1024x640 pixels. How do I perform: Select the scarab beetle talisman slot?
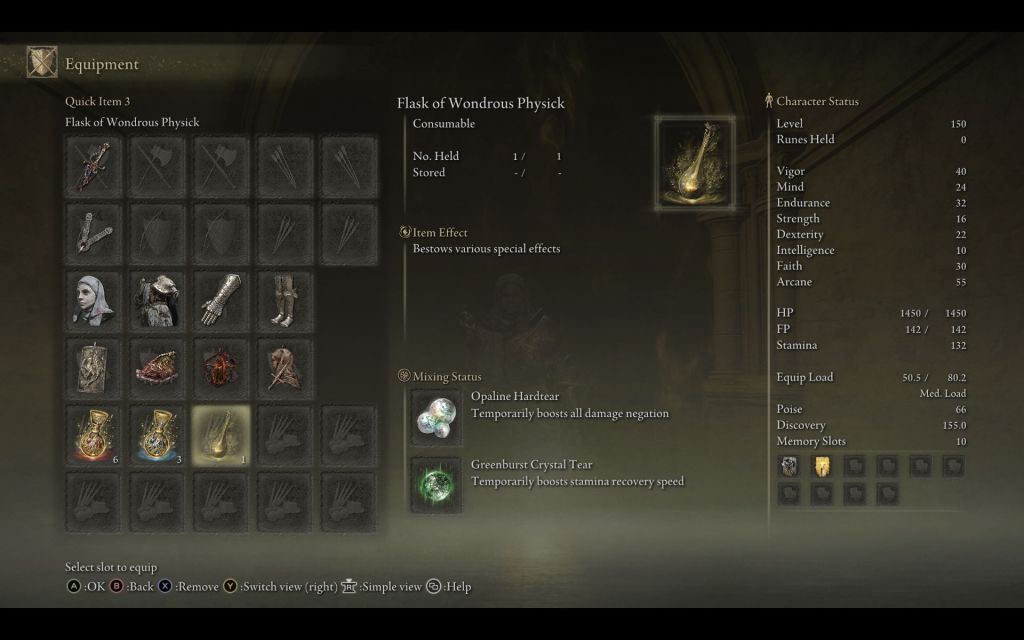222,366
